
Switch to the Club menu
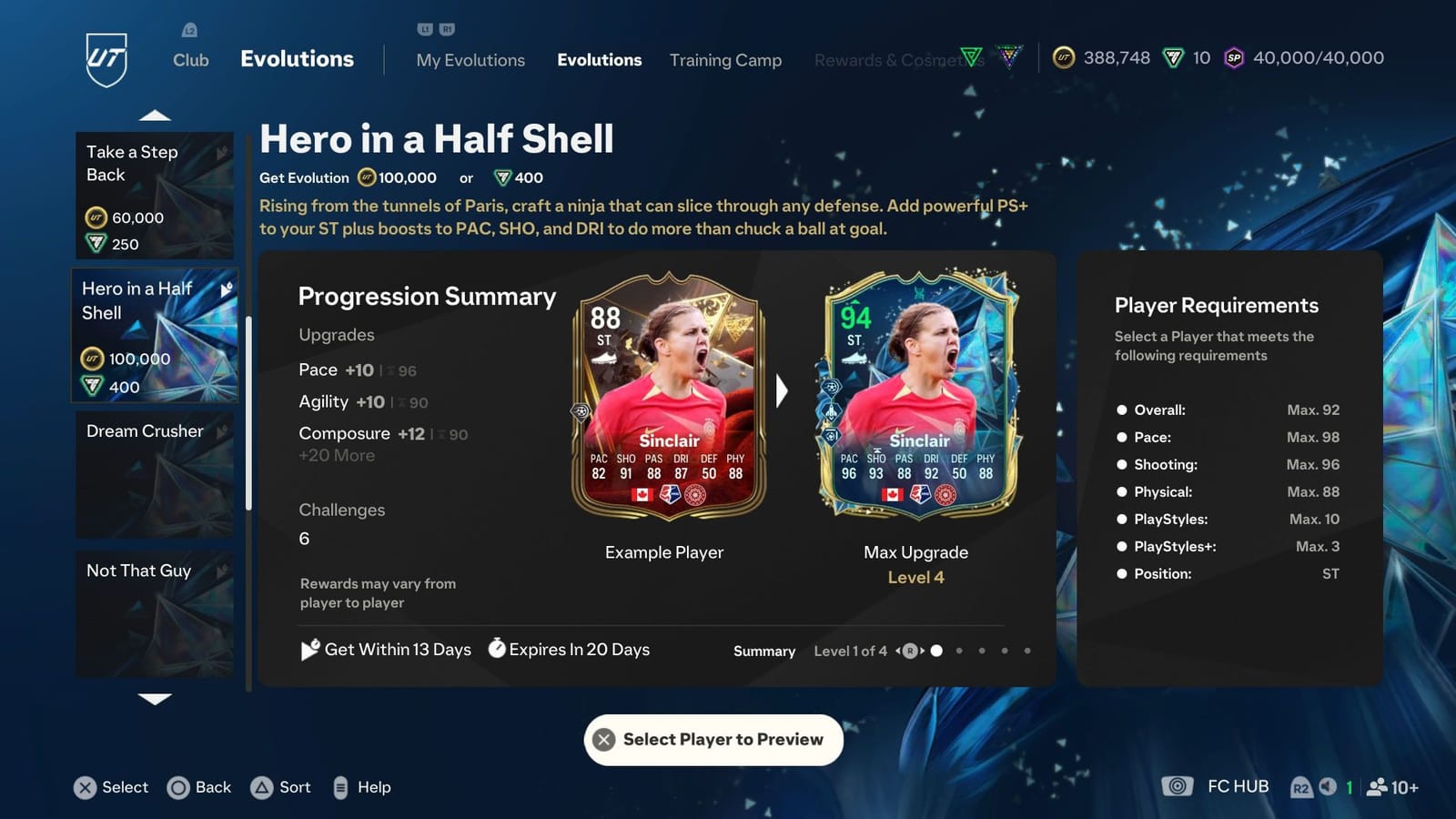click(x=190, y=60)
